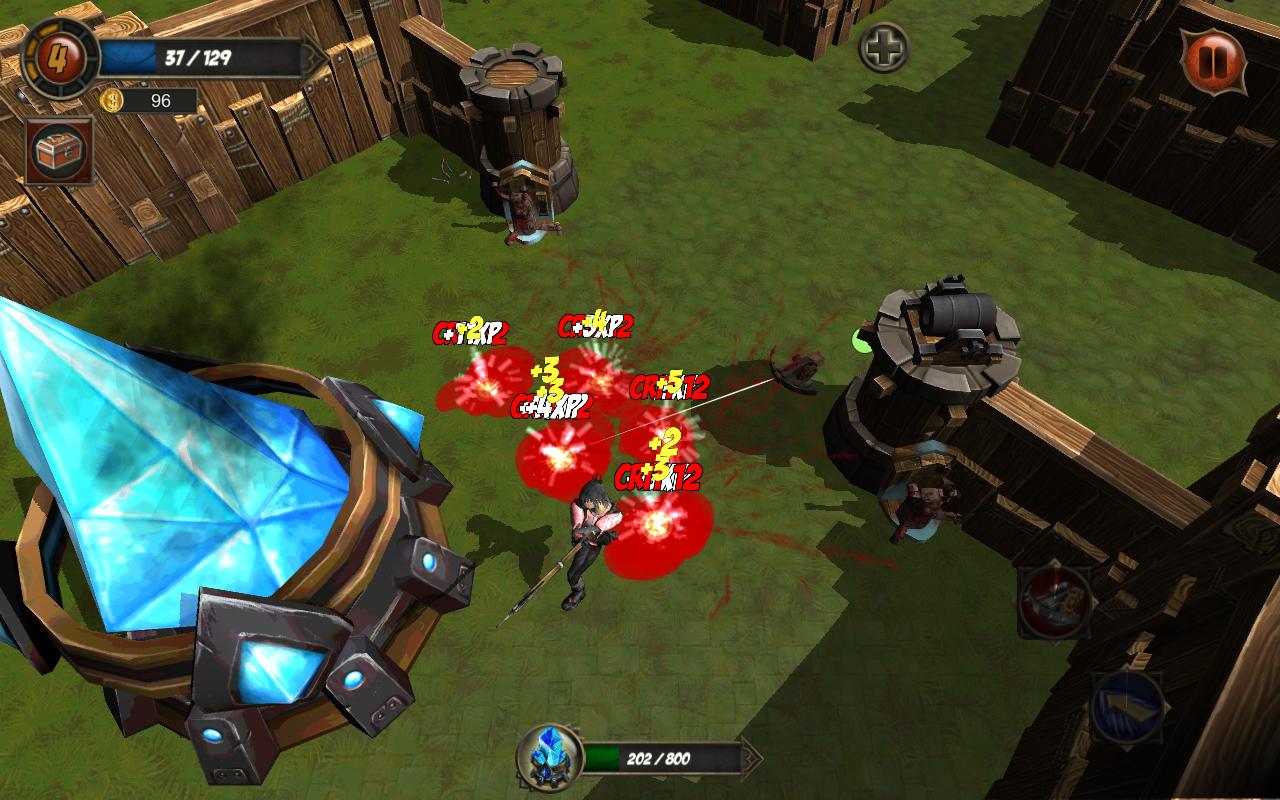Open the treasure chest inventory
The width and height of the screenshot is (1280, 800).
tap(61, 151)
